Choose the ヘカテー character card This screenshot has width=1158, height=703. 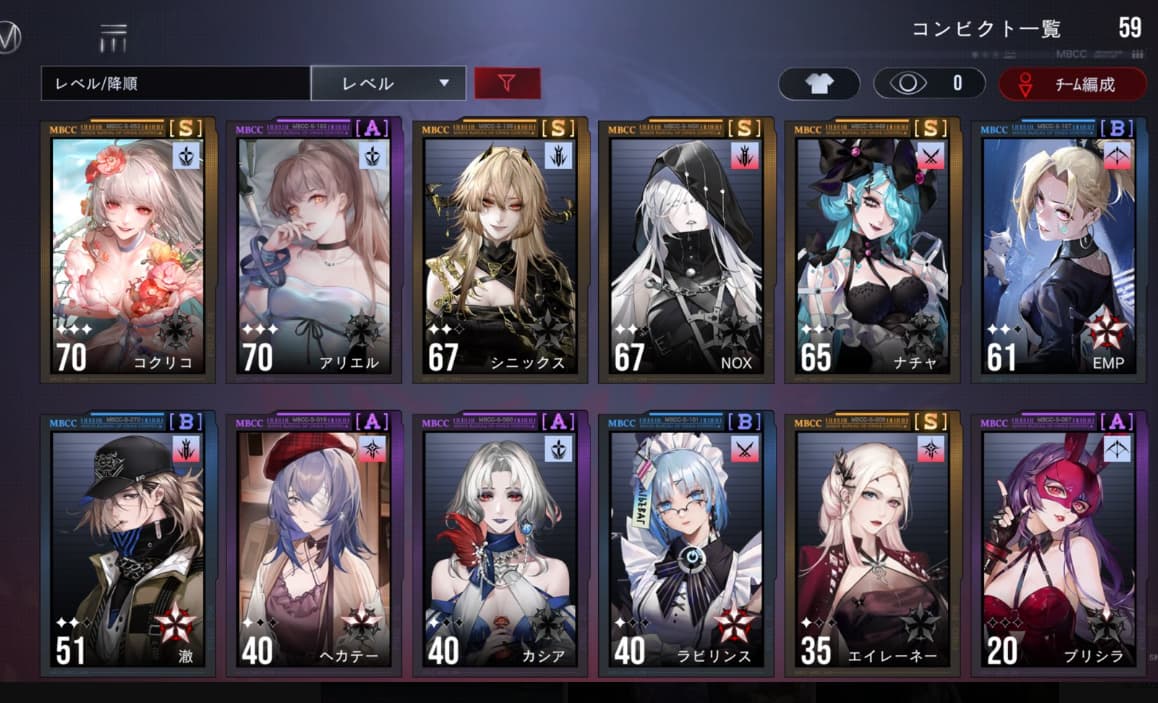tap(314, 545)
